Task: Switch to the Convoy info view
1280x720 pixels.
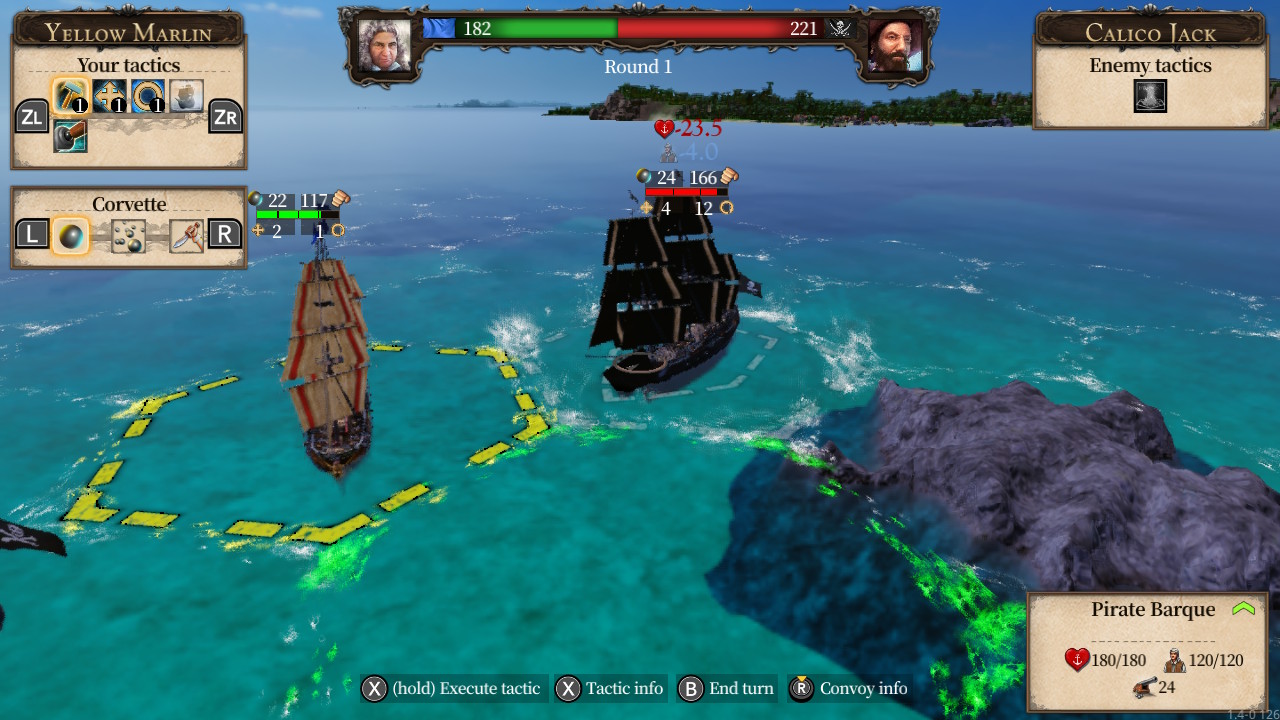Action: (x=862, y=688)
